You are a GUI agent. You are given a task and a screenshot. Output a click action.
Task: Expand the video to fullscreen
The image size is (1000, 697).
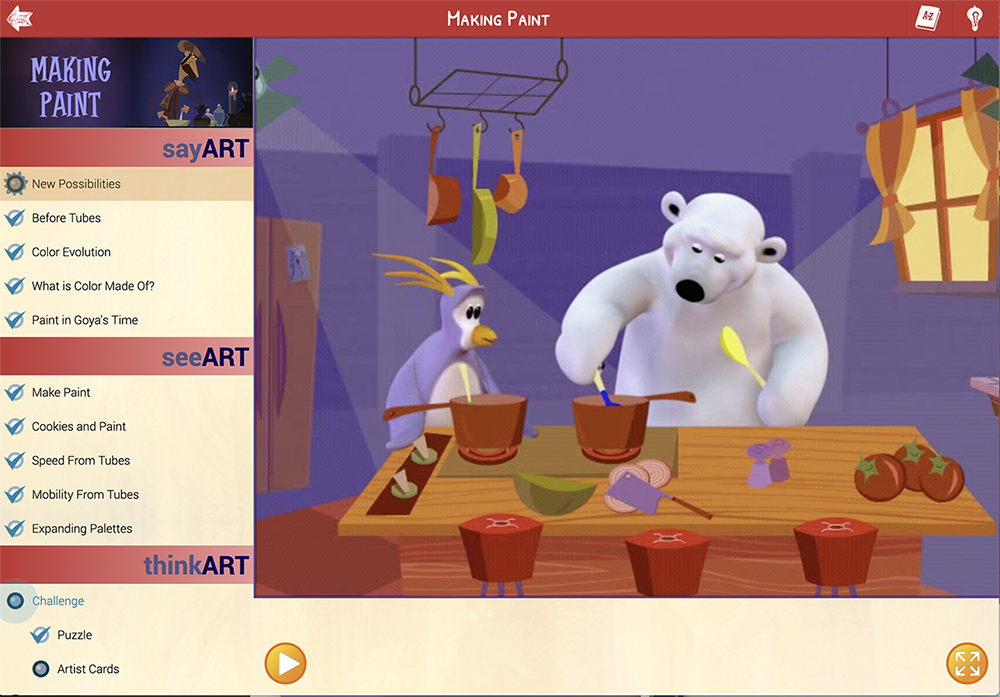(x=967, y=663)
